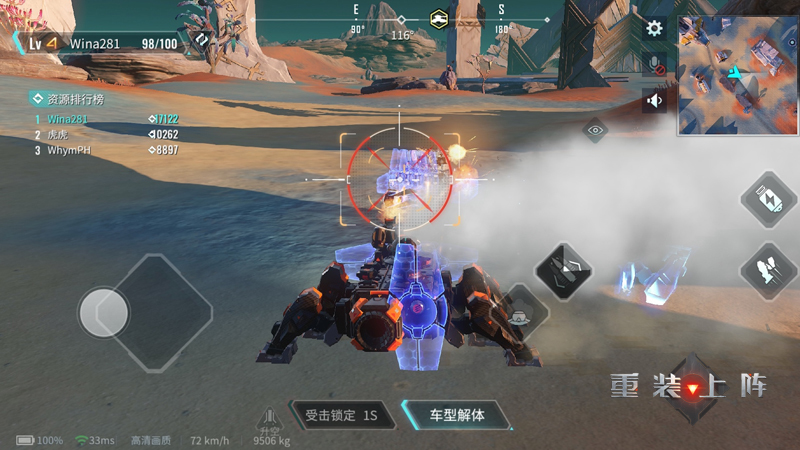Screen dimensions: 800x450
Task: Click the compass objective marker icon
Action: click(438, 18)
